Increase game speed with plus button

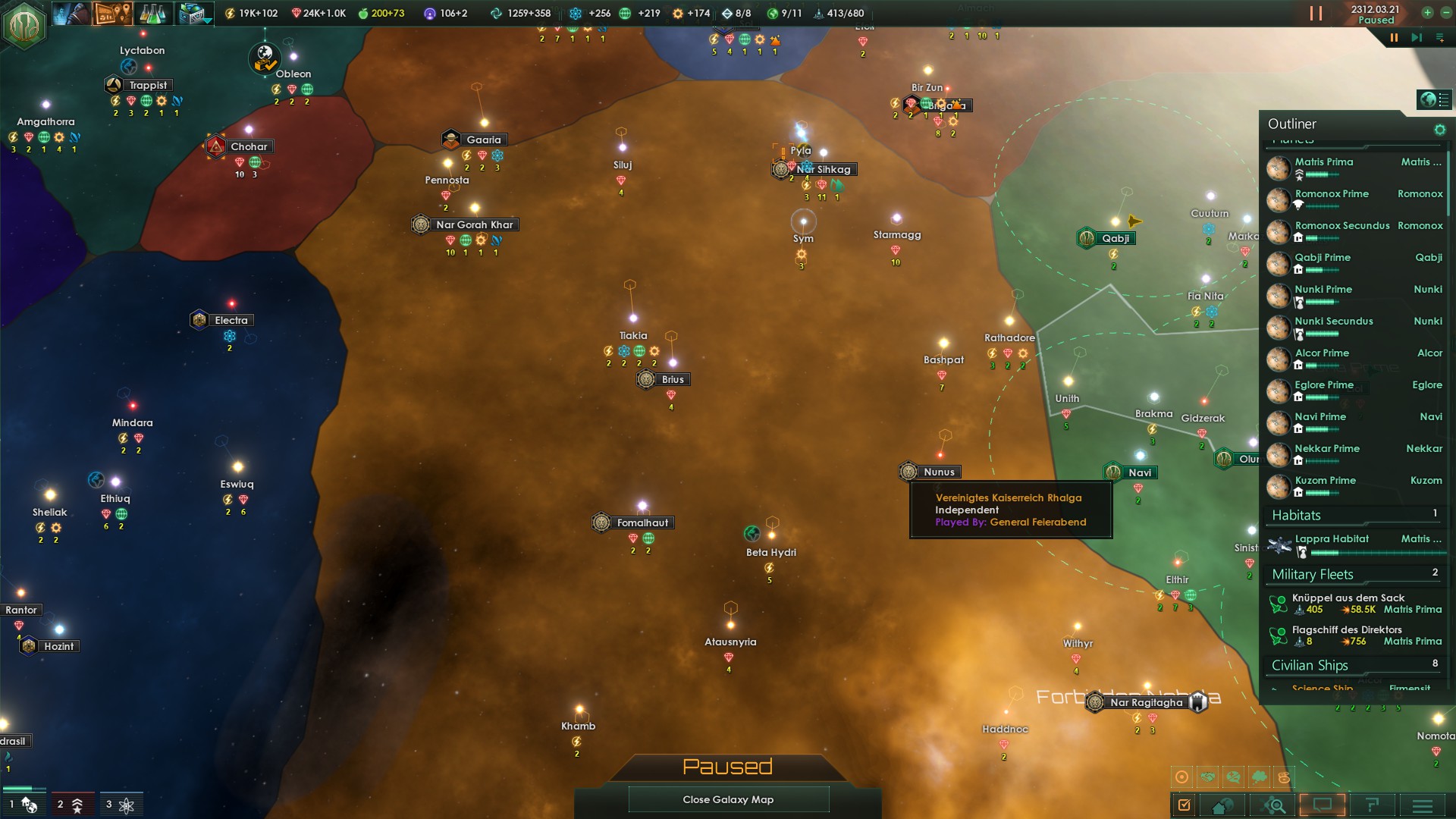click(1427, 13)
